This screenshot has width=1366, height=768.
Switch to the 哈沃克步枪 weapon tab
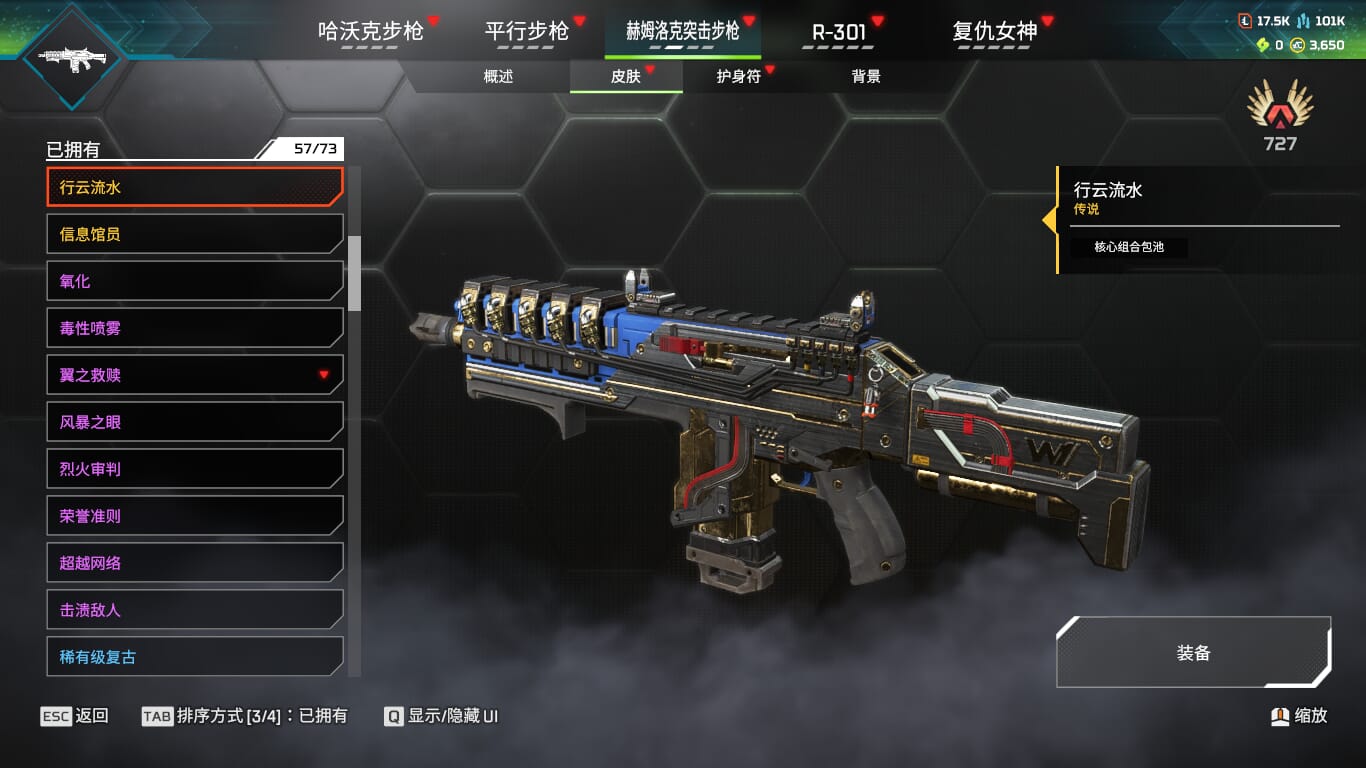click(371, 31)
